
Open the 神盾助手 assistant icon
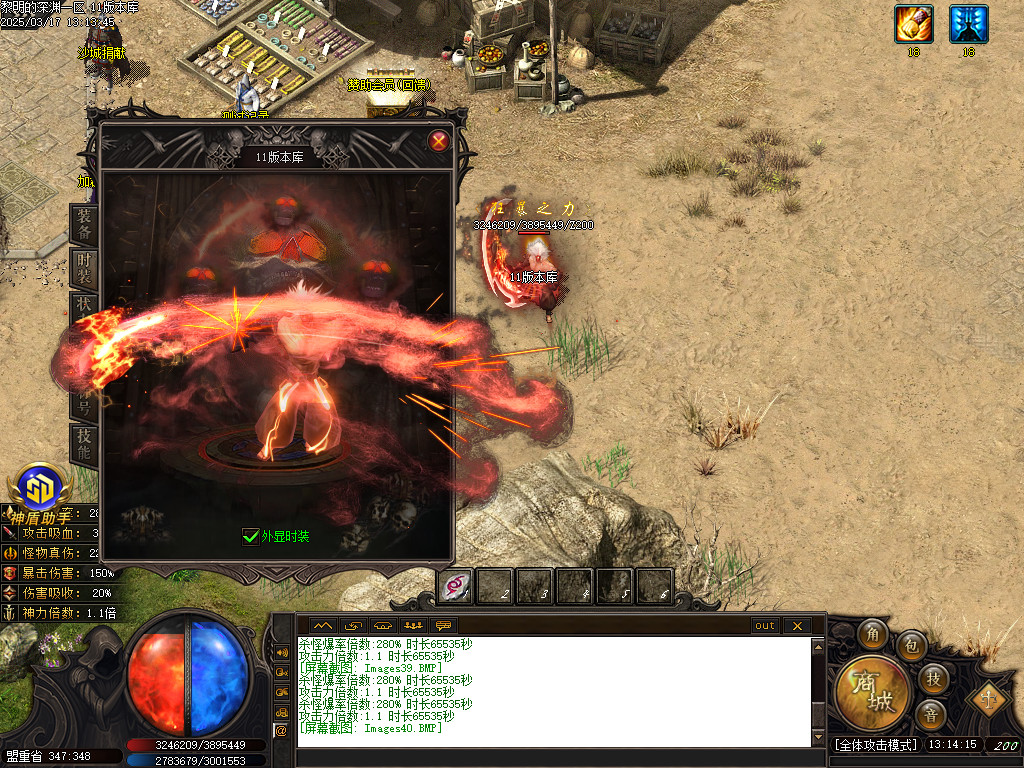tap(41, 489)
